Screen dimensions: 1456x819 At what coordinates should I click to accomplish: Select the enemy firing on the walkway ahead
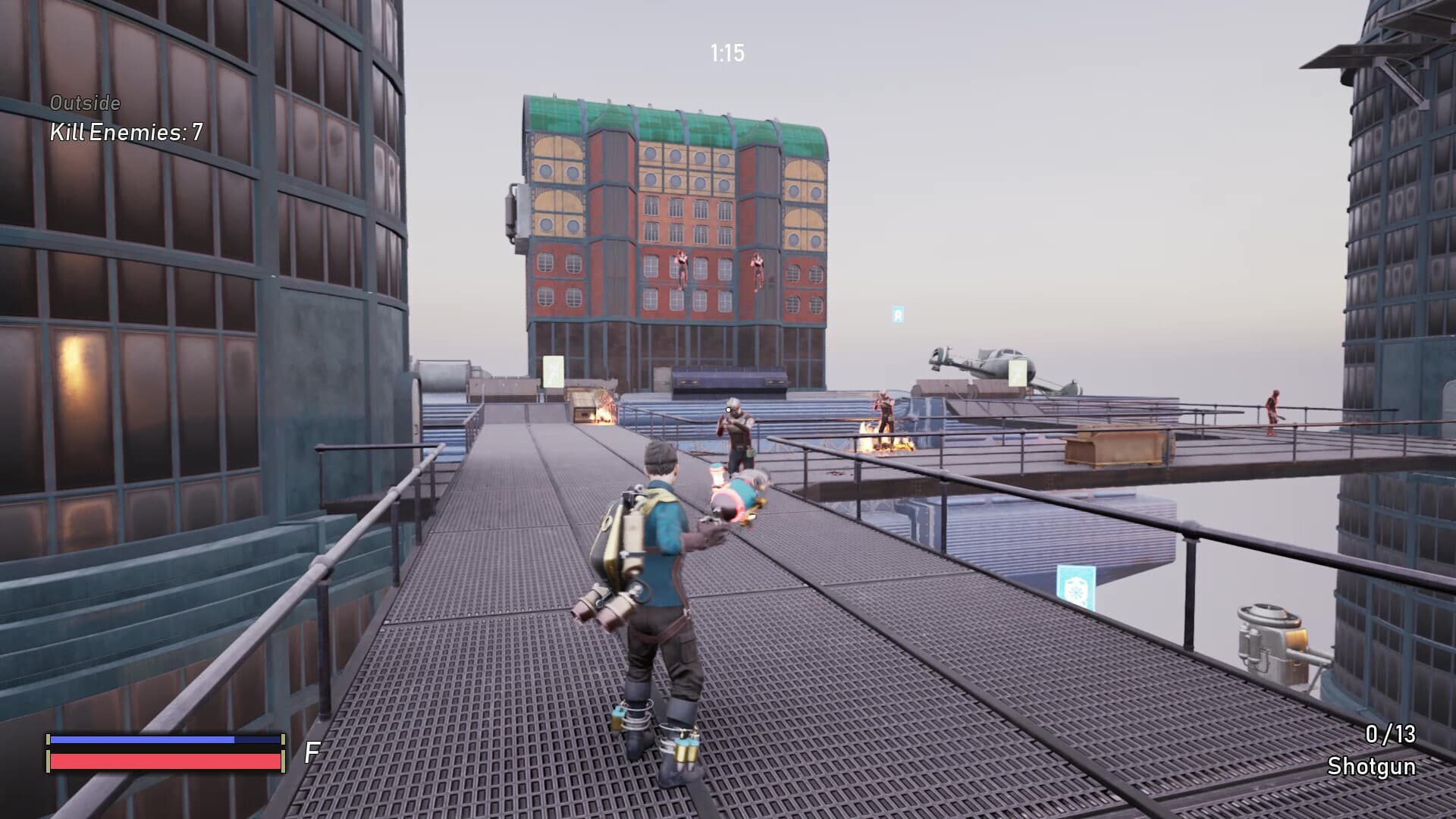point(734,432)
